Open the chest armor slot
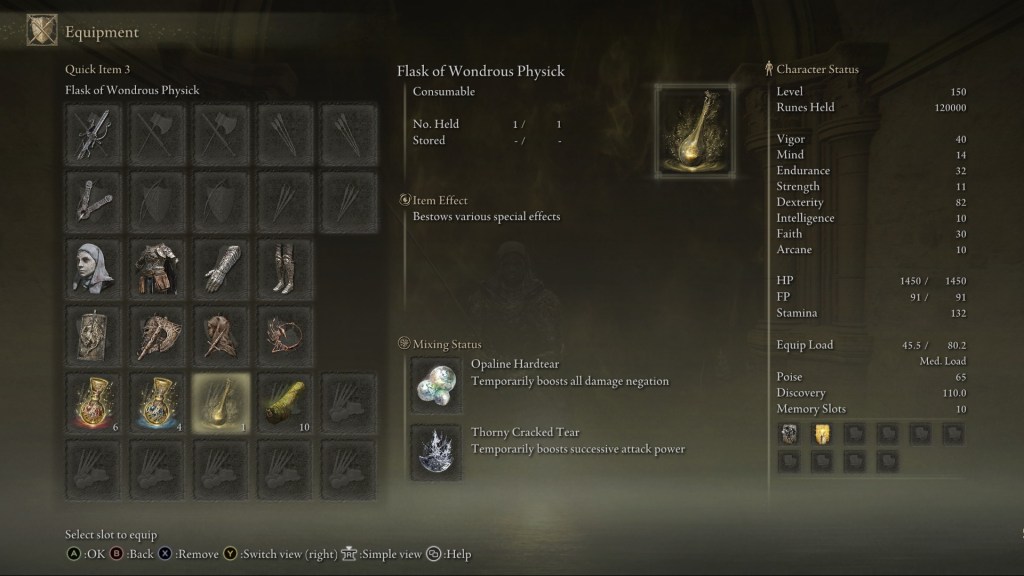Image resolution: width=1024 pixels, height=576 pixels. (x=157, y=265)
